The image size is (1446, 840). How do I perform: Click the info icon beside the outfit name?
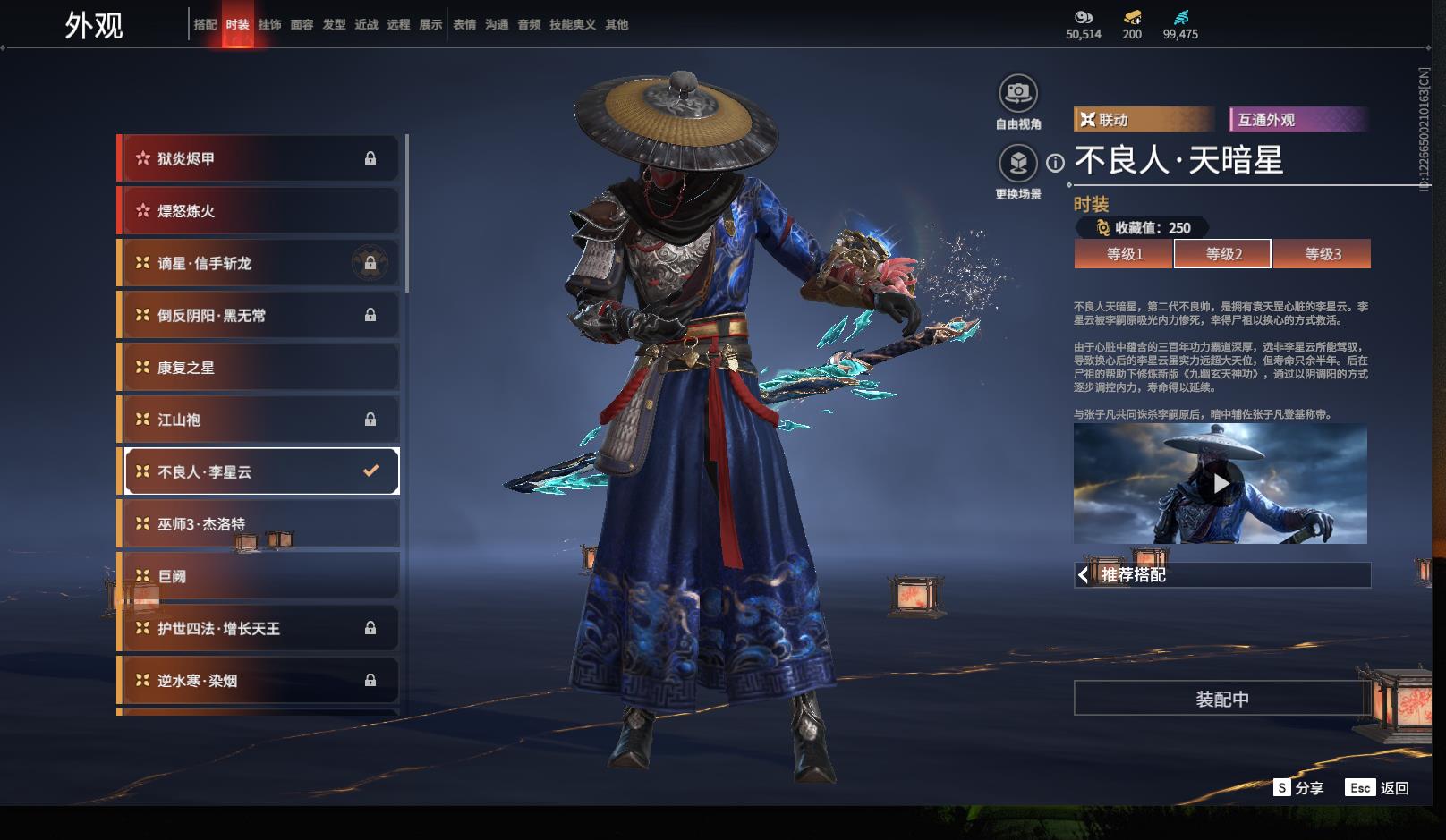pyautogui.click(x=1056, y=163)
